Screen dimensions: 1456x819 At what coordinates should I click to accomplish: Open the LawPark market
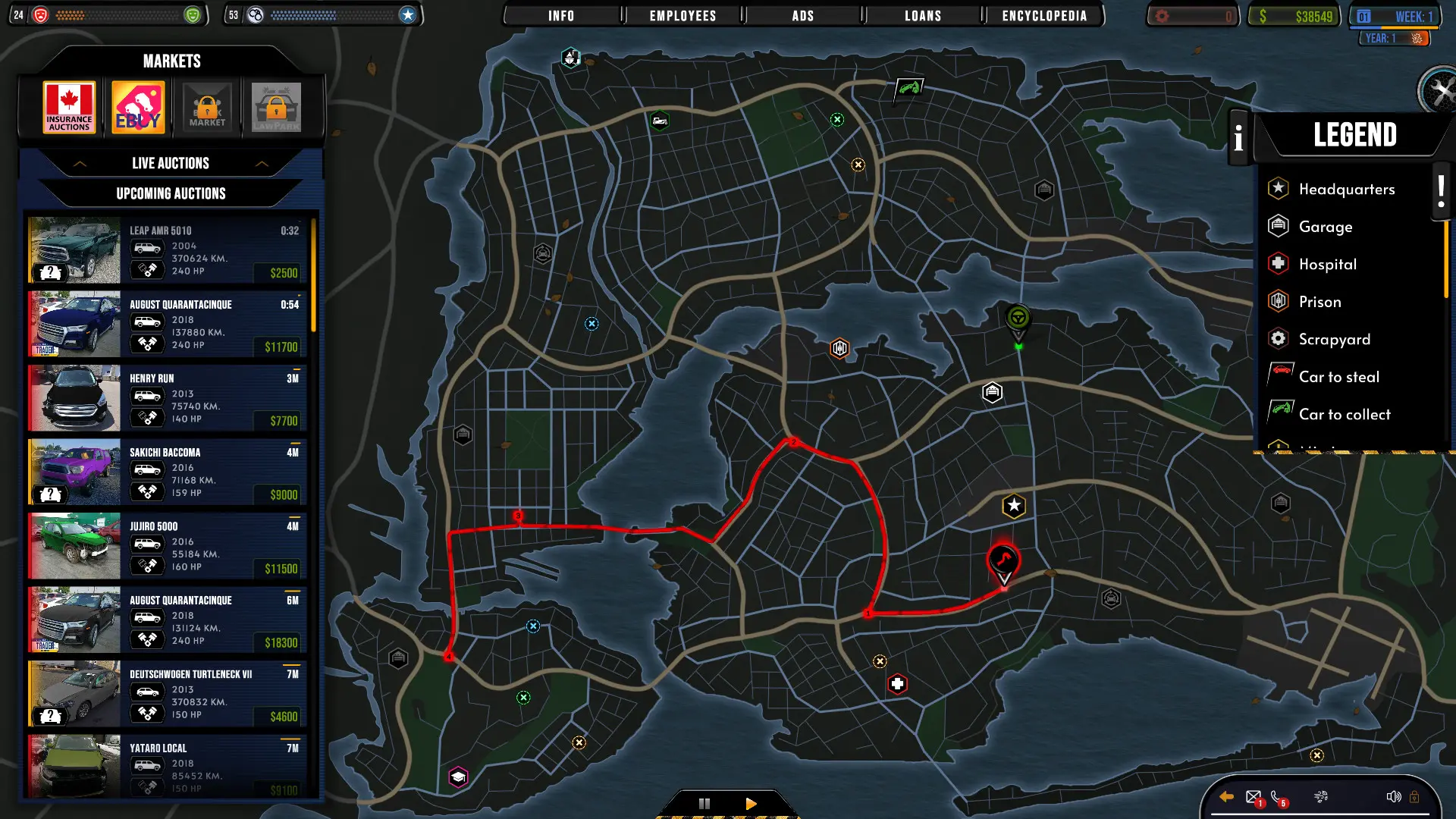point(276,106)
